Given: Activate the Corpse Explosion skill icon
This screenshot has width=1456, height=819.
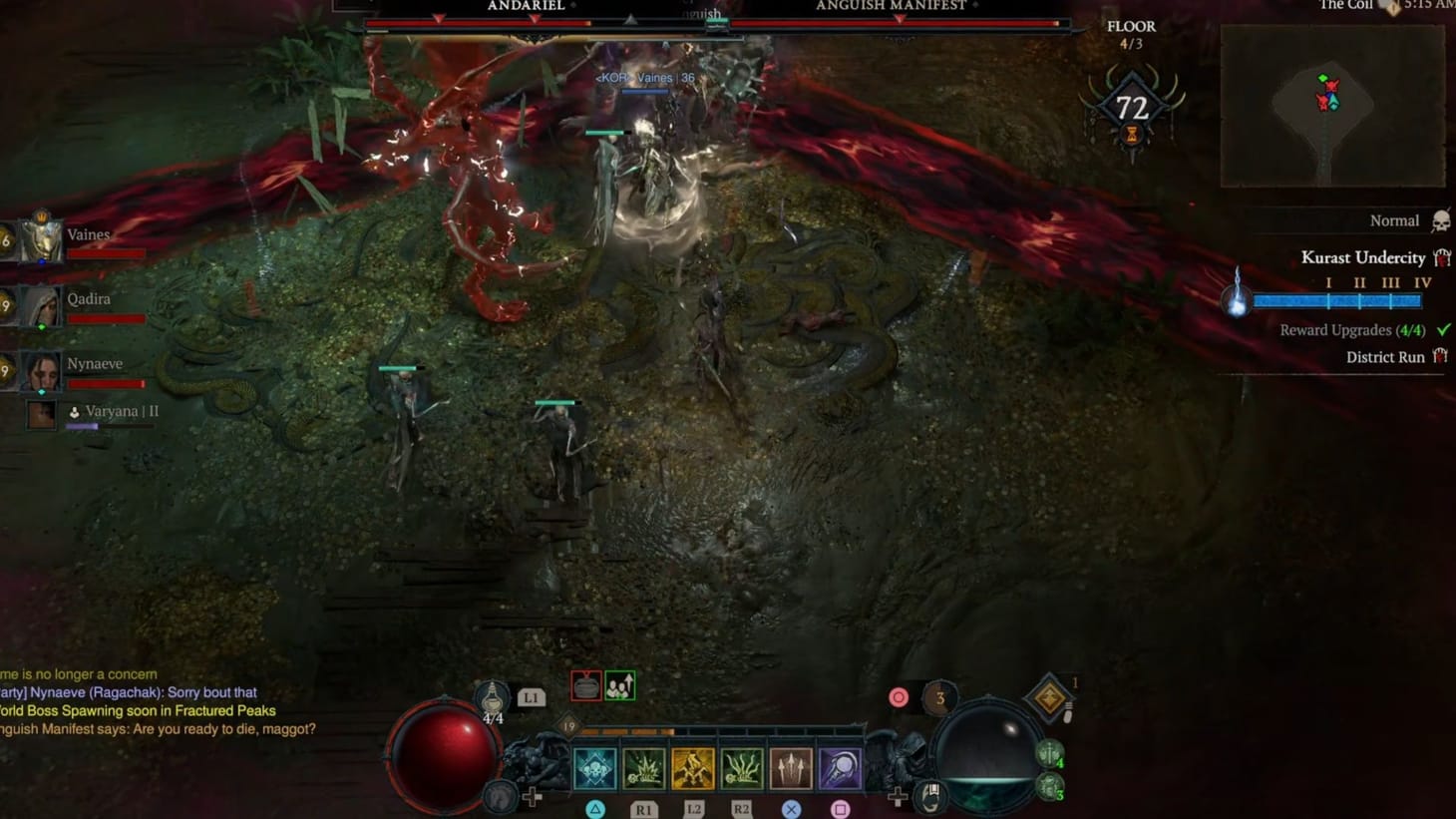Looking at the screenshot, I should 642,766.
